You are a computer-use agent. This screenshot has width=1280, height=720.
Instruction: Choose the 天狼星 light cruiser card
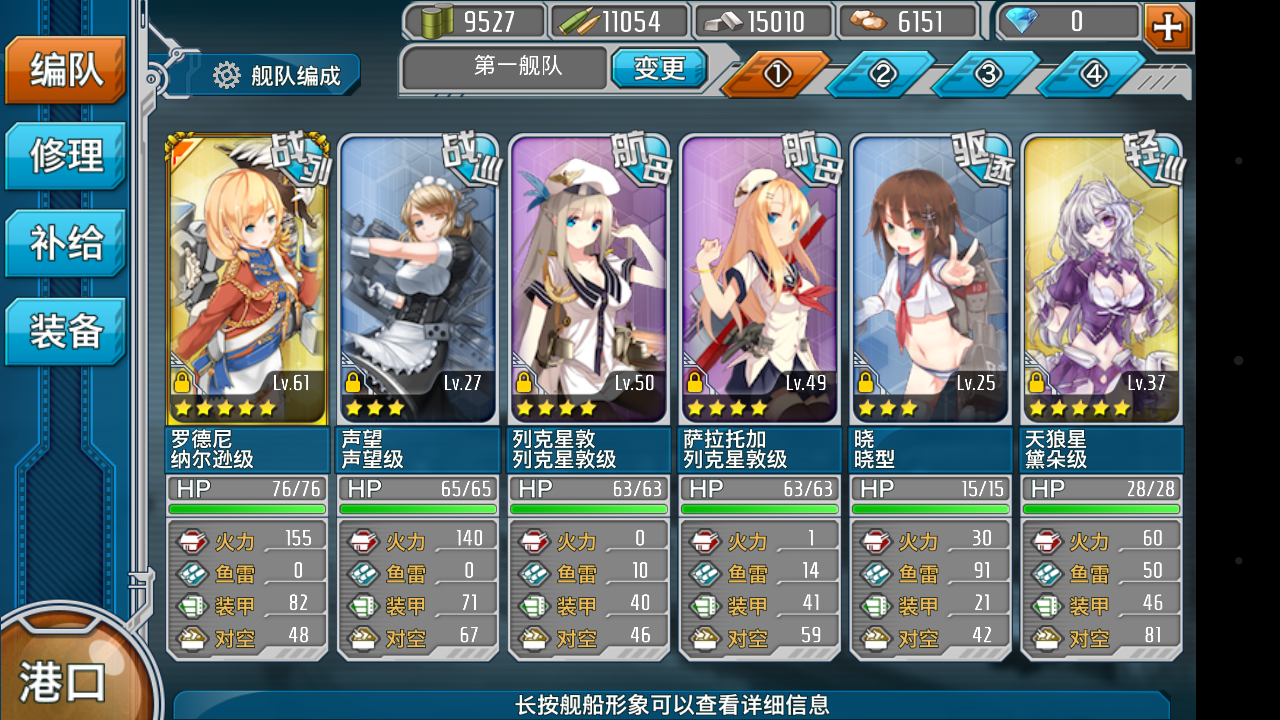tap(1101, 280)
